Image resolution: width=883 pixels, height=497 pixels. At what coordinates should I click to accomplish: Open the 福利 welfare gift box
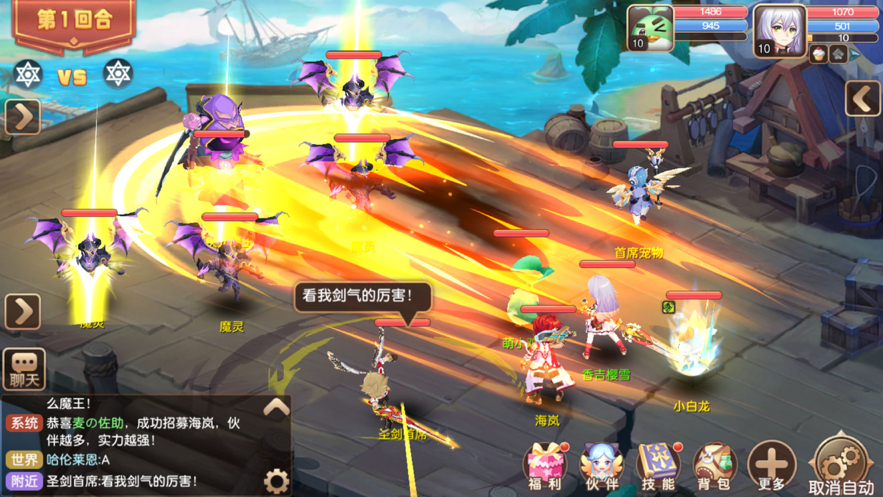pyautogui.click(x=546, y=464)
